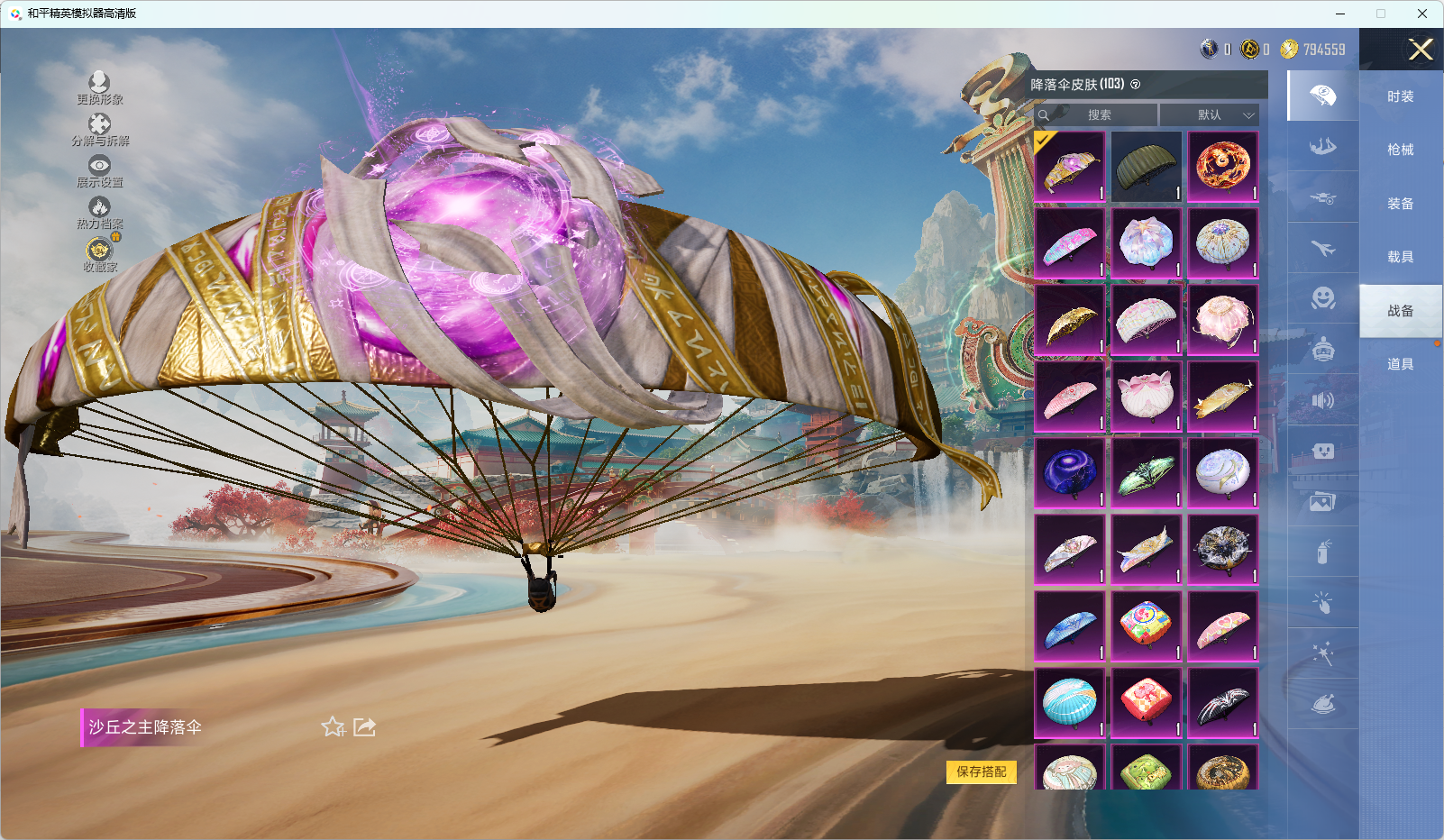Minimize the emulator window
The width and height of the screenshot is (1444, 840).
pyautogui.click(x=1340, y=14)
